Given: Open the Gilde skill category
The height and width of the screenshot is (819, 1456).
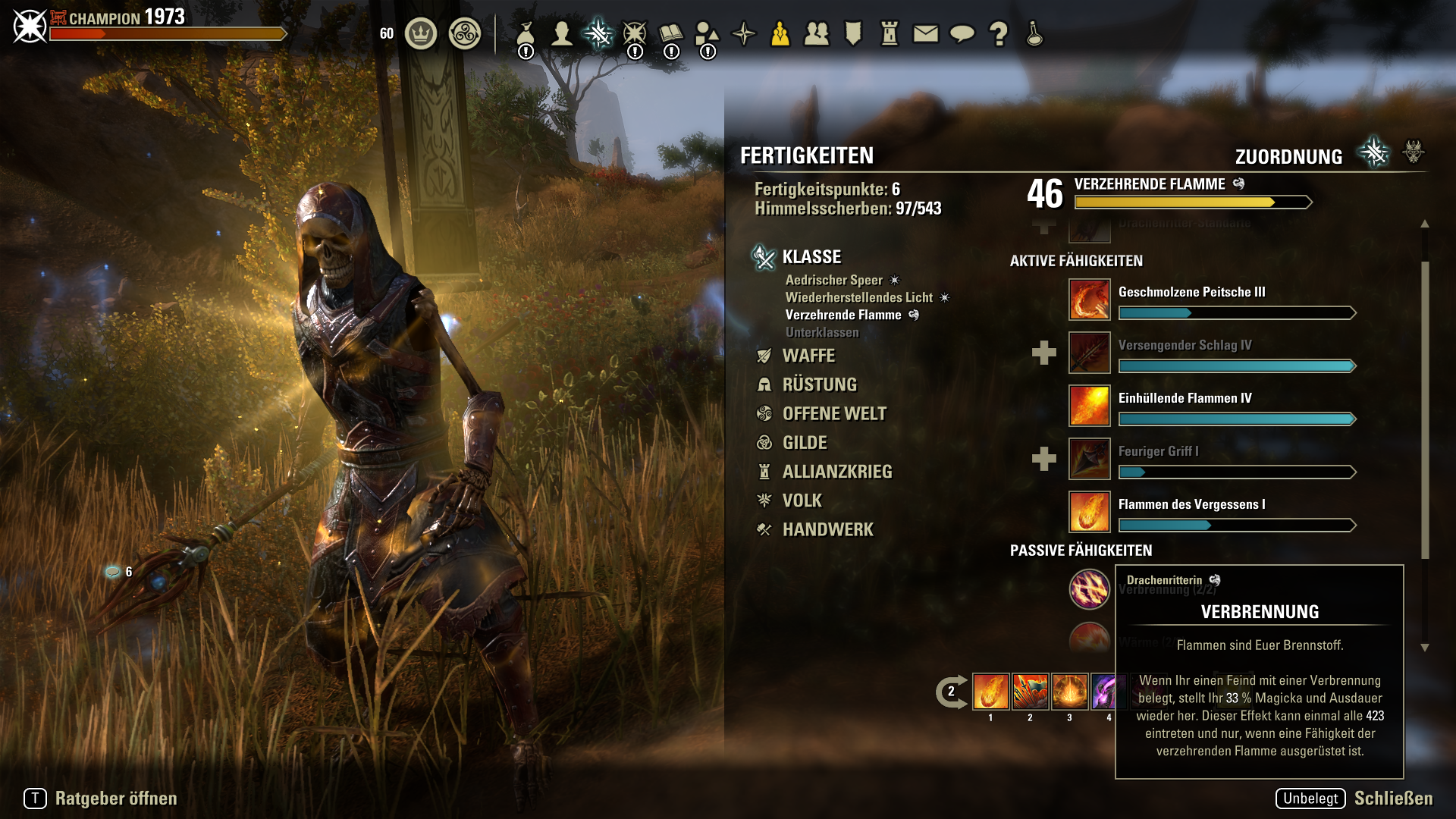Looking at the screenshot, I should [x=805, y=442].
